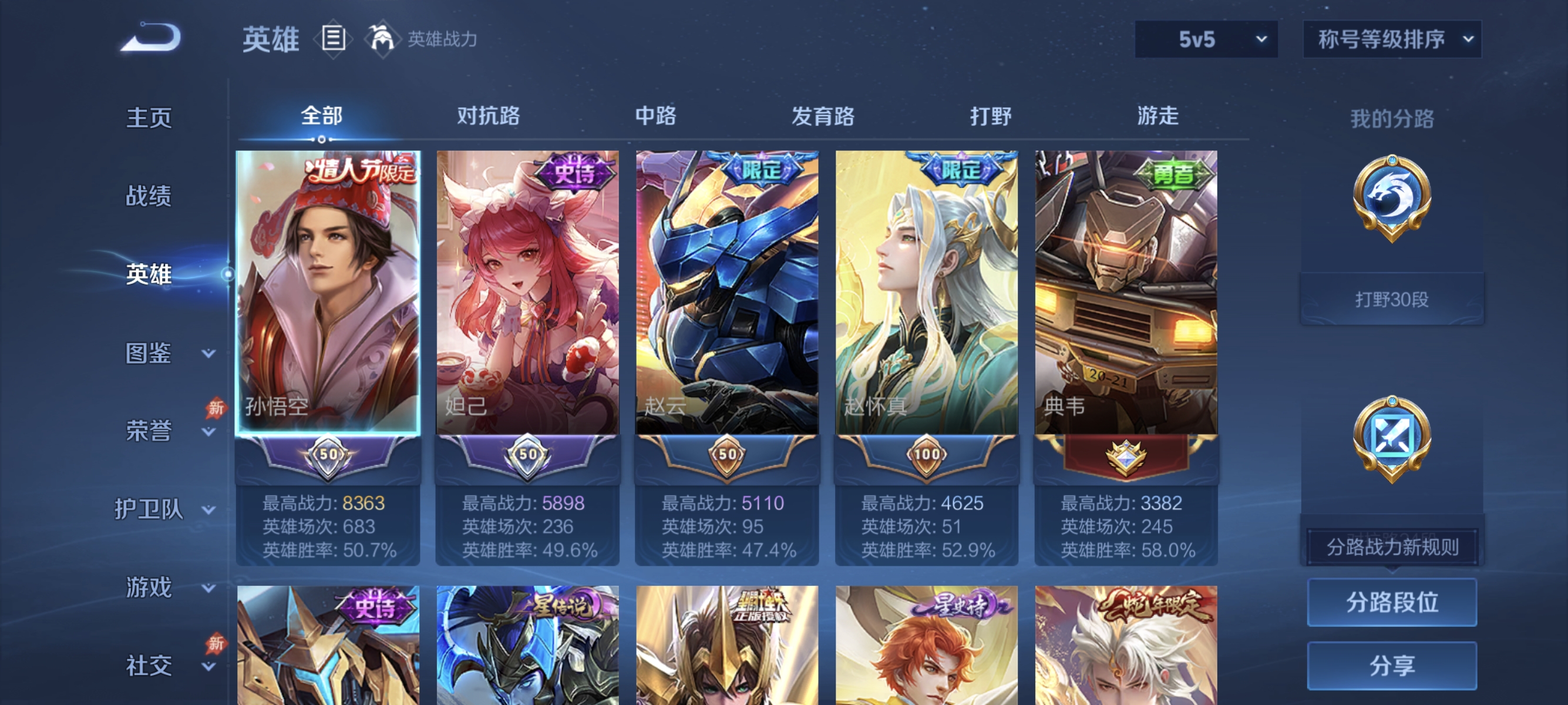1568x705 pixels.
Task: Open the hero compendium icon beside 英雄 title
Action: pyautogui.click(x=332, y=39)
